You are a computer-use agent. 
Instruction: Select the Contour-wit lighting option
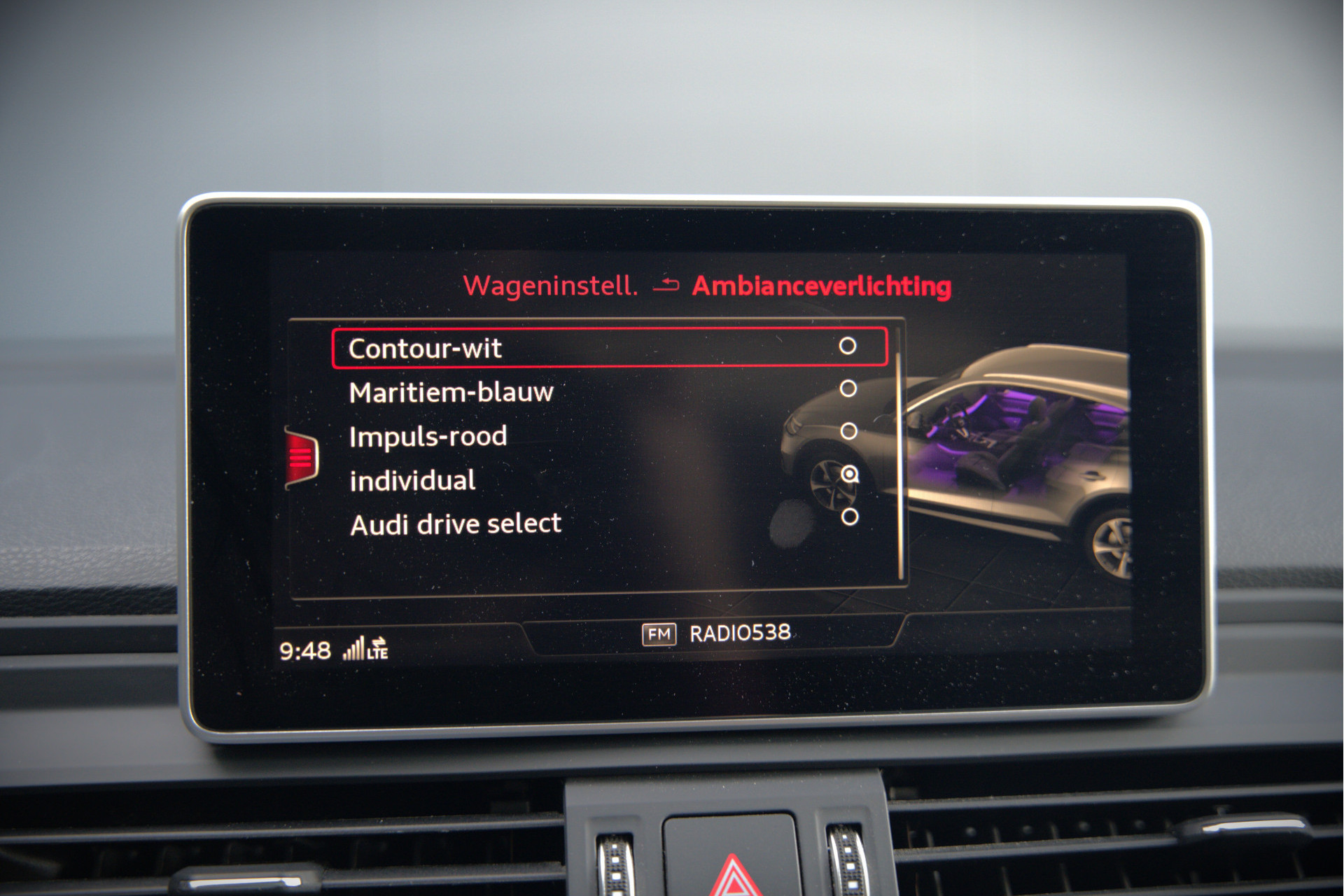click(609, 348)
